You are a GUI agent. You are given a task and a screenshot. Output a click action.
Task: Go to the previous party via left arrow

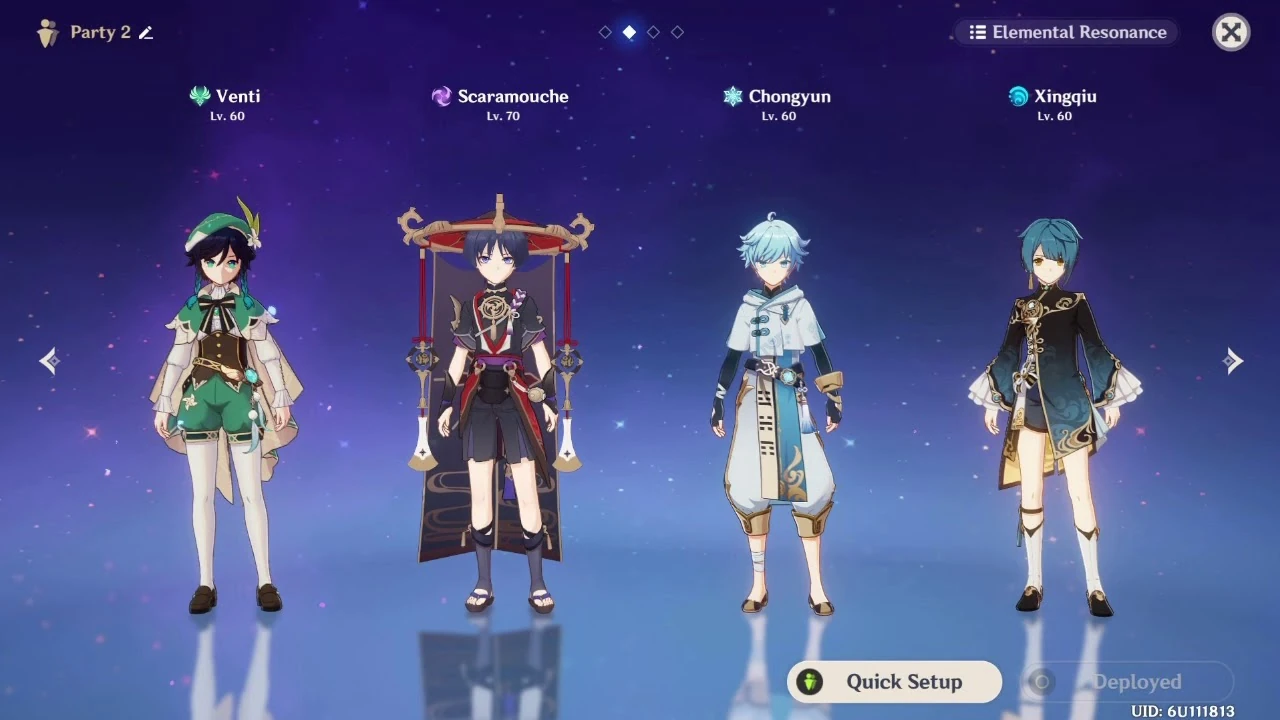click(x=48, y=360)
